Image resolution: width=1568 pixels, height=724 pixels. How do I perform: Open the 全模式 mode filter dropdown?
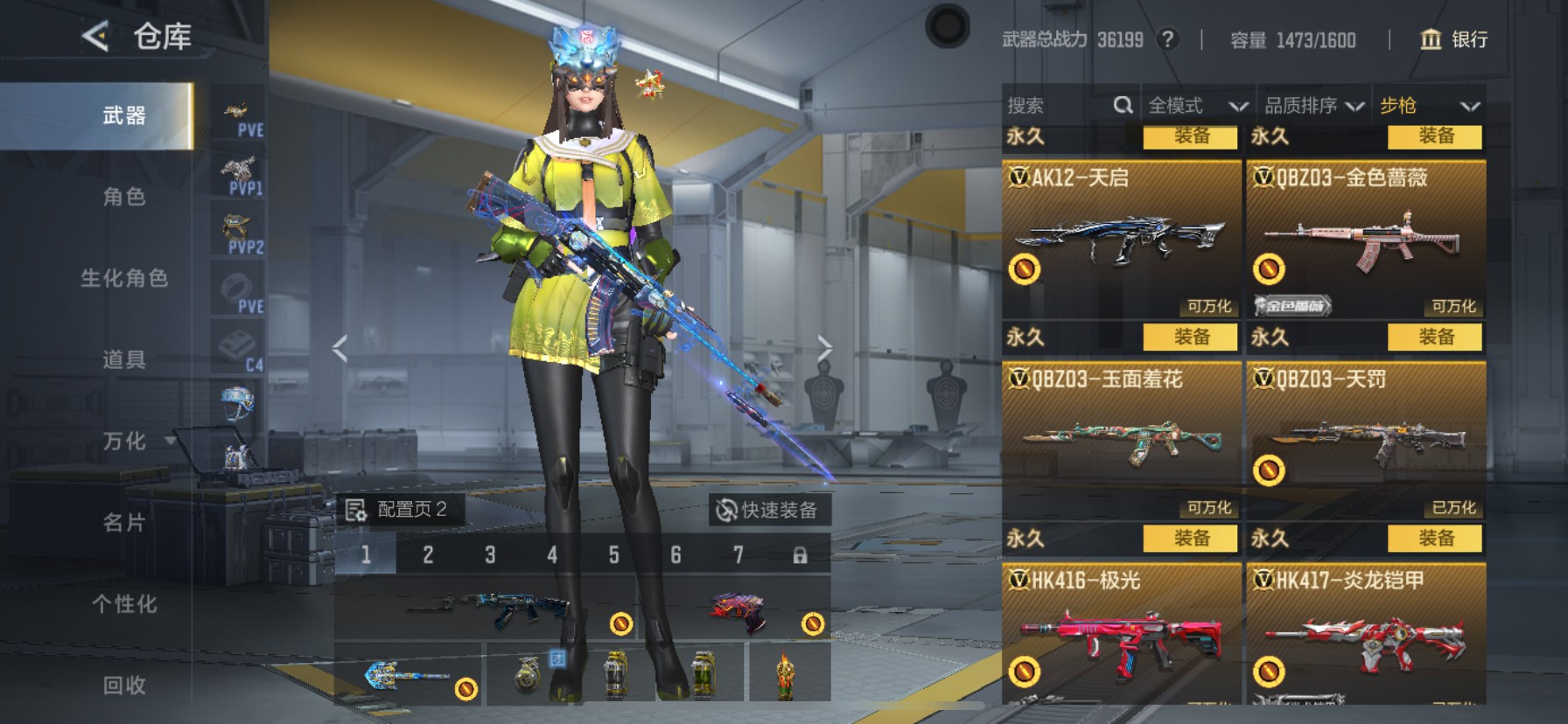tap(1197, 106)
